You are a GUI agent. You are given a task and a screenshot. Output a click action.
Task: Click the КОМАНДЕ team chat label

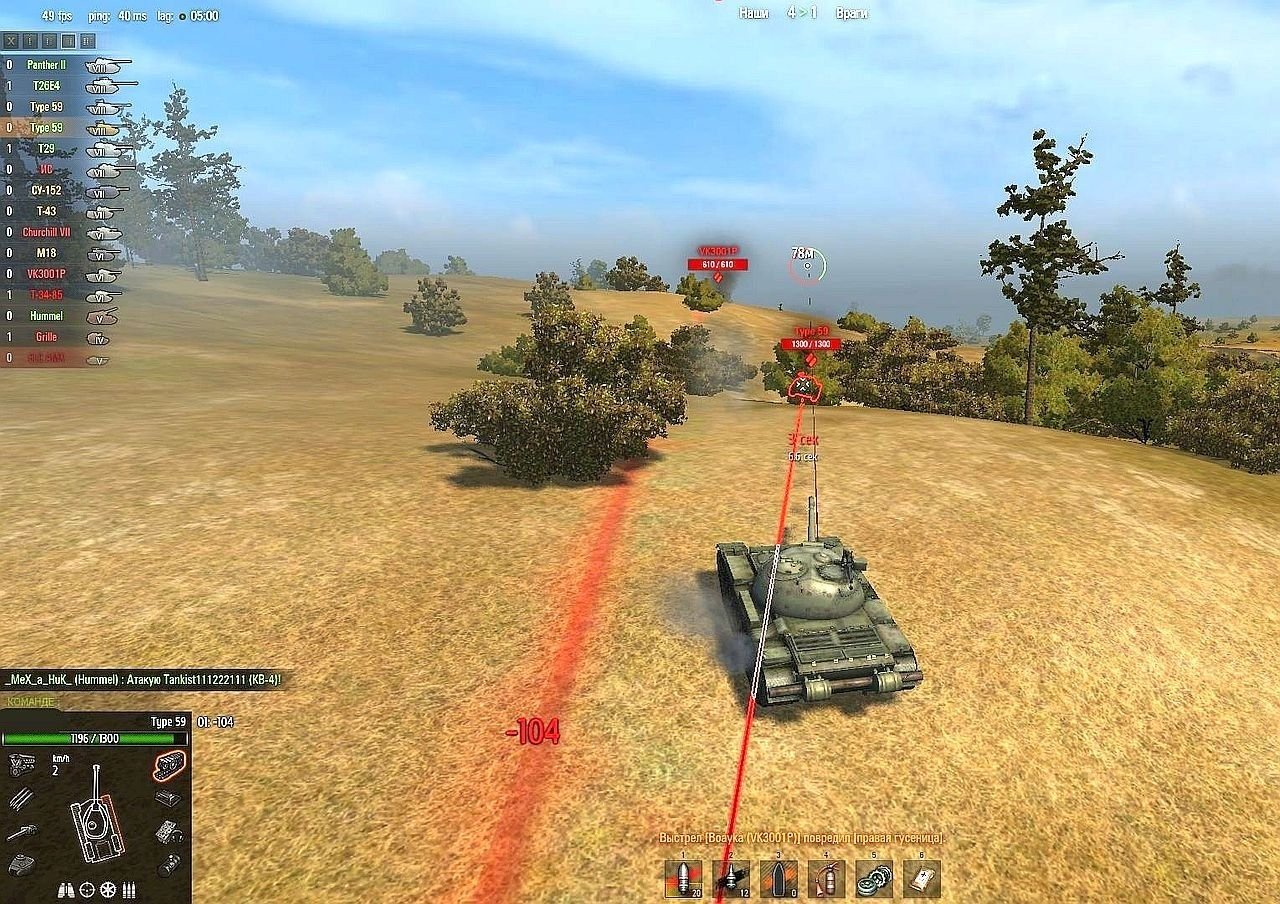(x=30, y=702)
